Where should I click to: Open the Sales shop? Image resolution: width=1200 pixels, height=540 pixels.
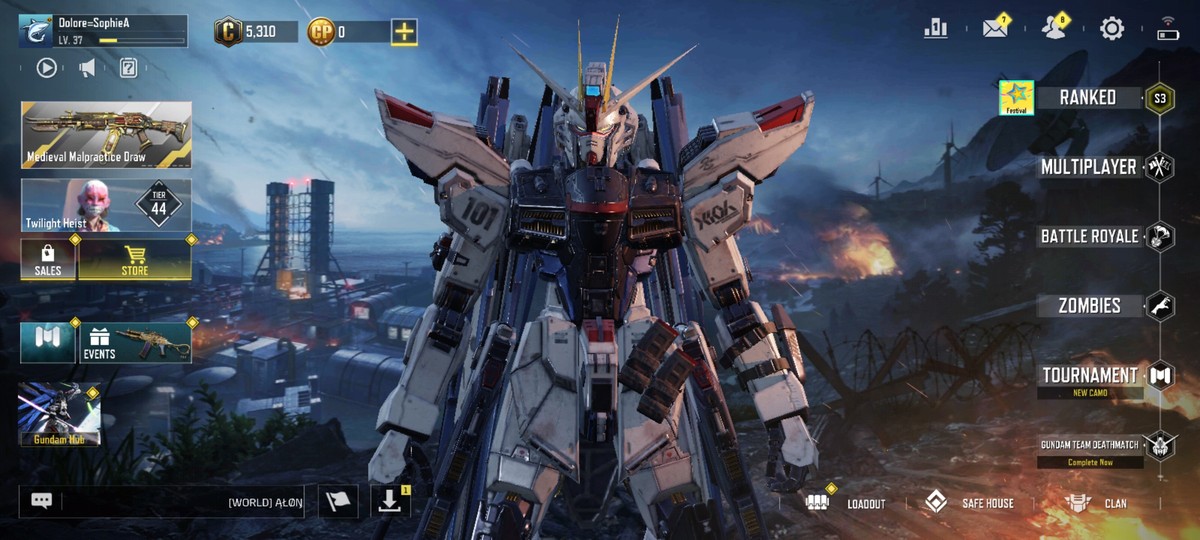click(x=48, y=260)
